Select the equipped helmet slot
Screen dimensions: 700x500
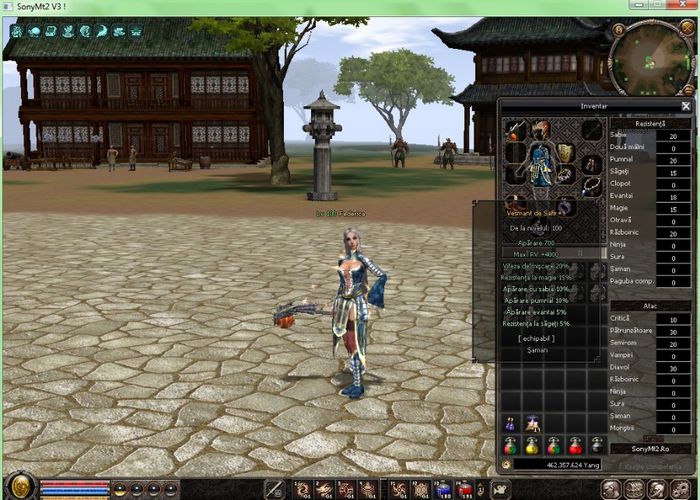point(541,129)
